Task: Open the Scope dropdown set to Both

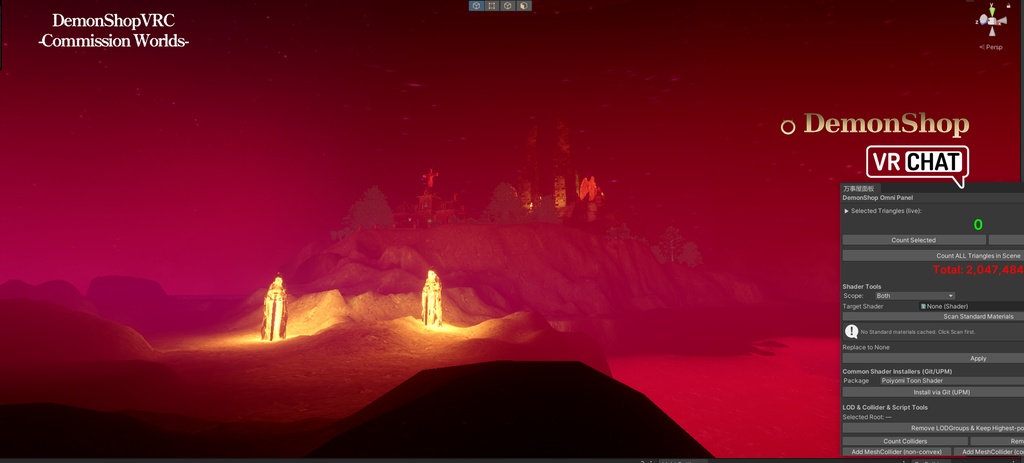Action: coord(914,296)
